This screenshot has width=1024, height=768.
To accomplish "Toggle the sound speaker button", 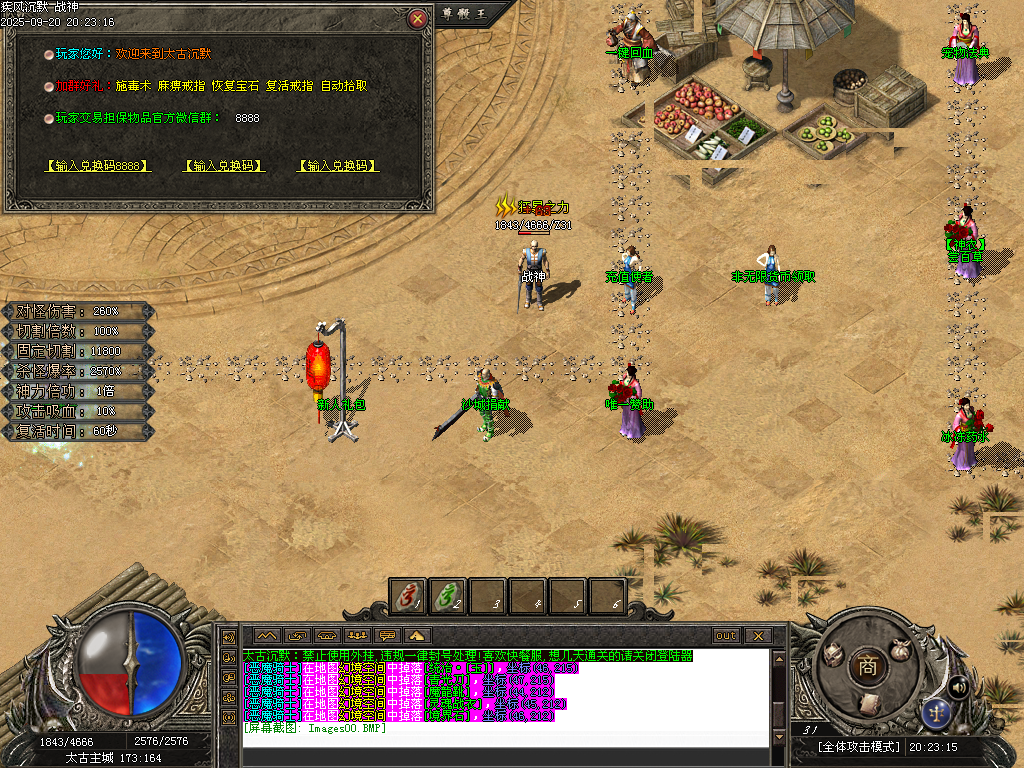I will pos(958,686).
